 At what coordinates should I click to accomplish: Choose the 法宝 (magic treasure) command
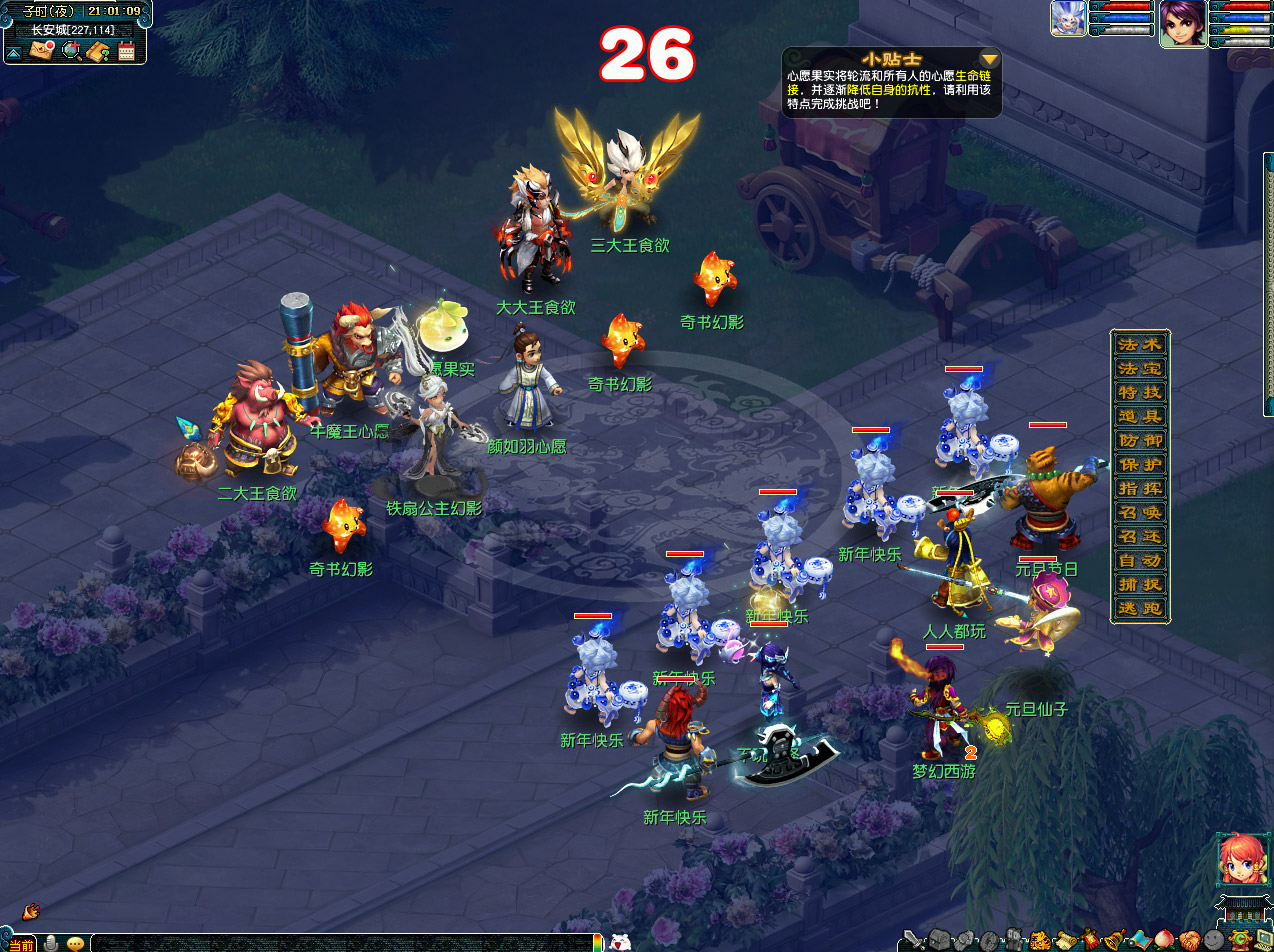click(1140, 368)
